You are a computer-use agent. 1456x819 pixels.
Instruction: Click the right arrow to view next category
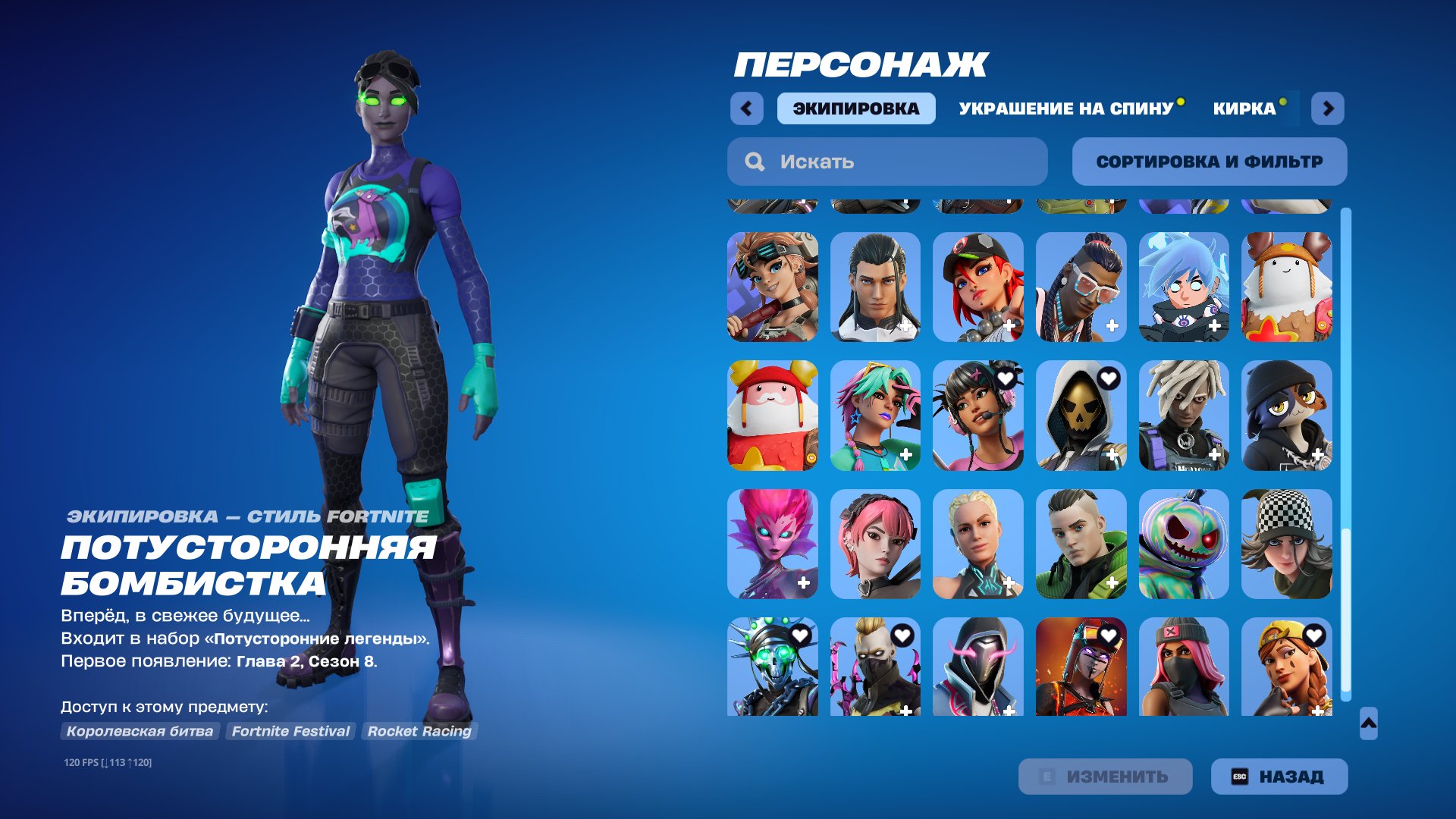1329,108
